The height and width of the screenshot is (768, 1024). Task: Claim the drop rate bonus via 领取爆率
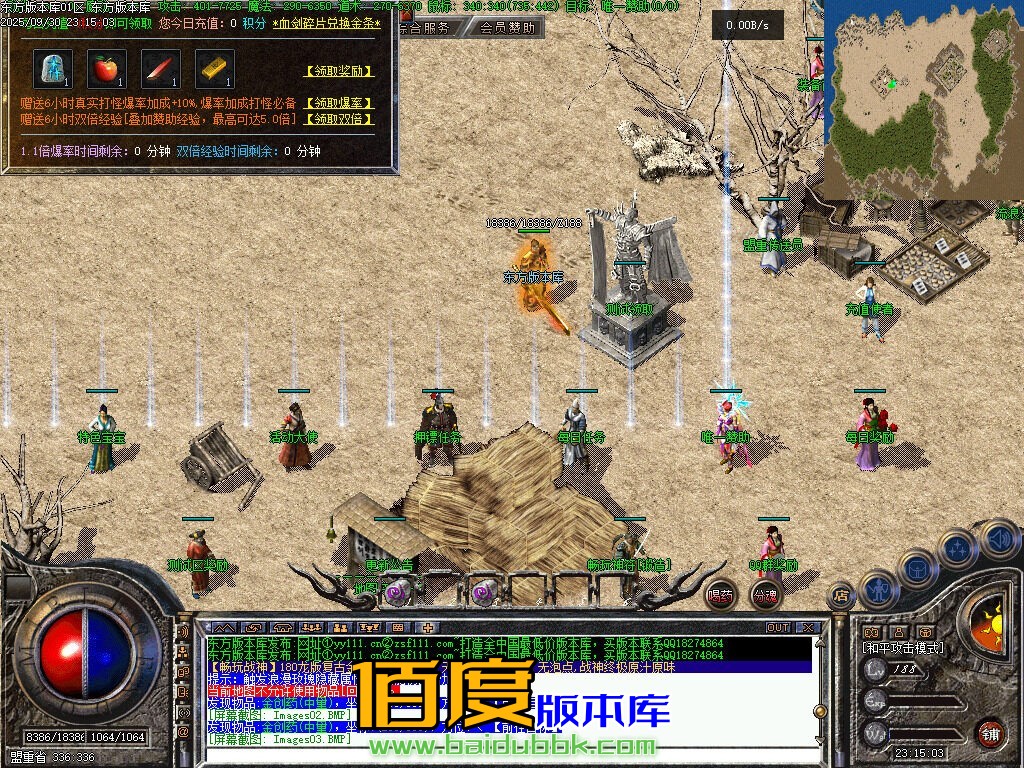tap(339, 103)
